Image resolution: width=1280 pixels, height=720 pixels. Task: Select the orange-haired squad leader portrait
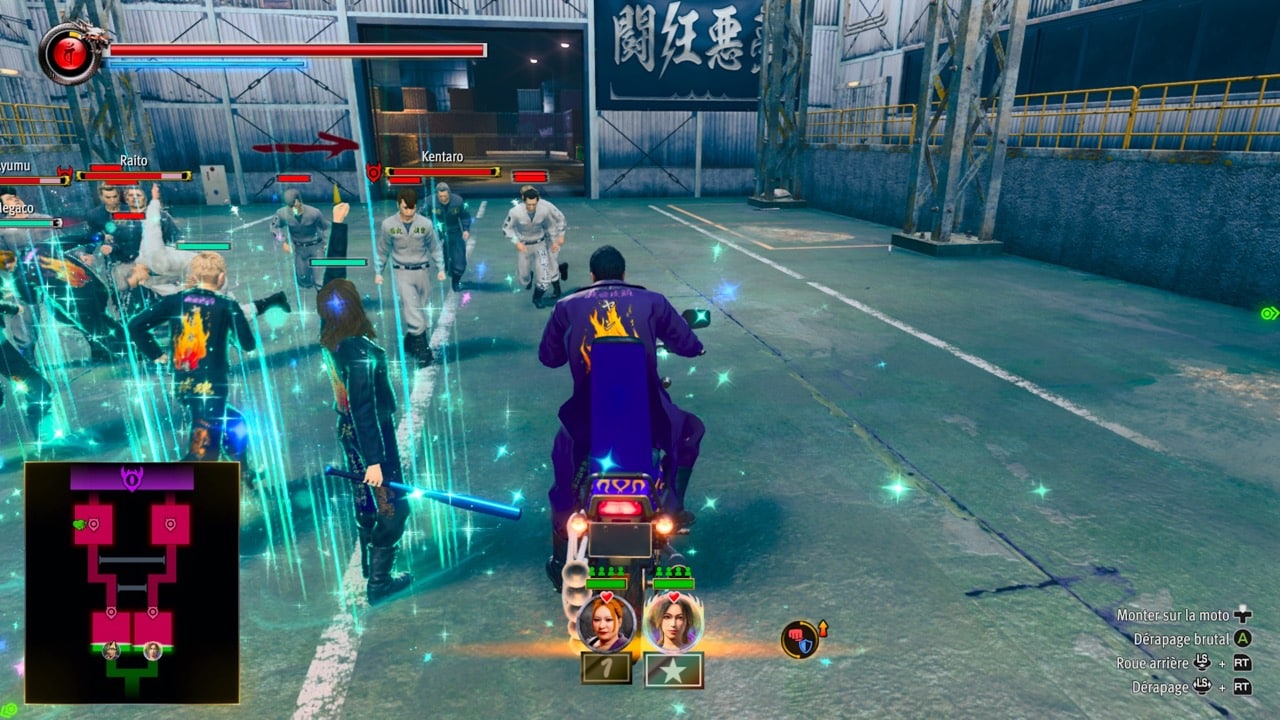[606, 622]
